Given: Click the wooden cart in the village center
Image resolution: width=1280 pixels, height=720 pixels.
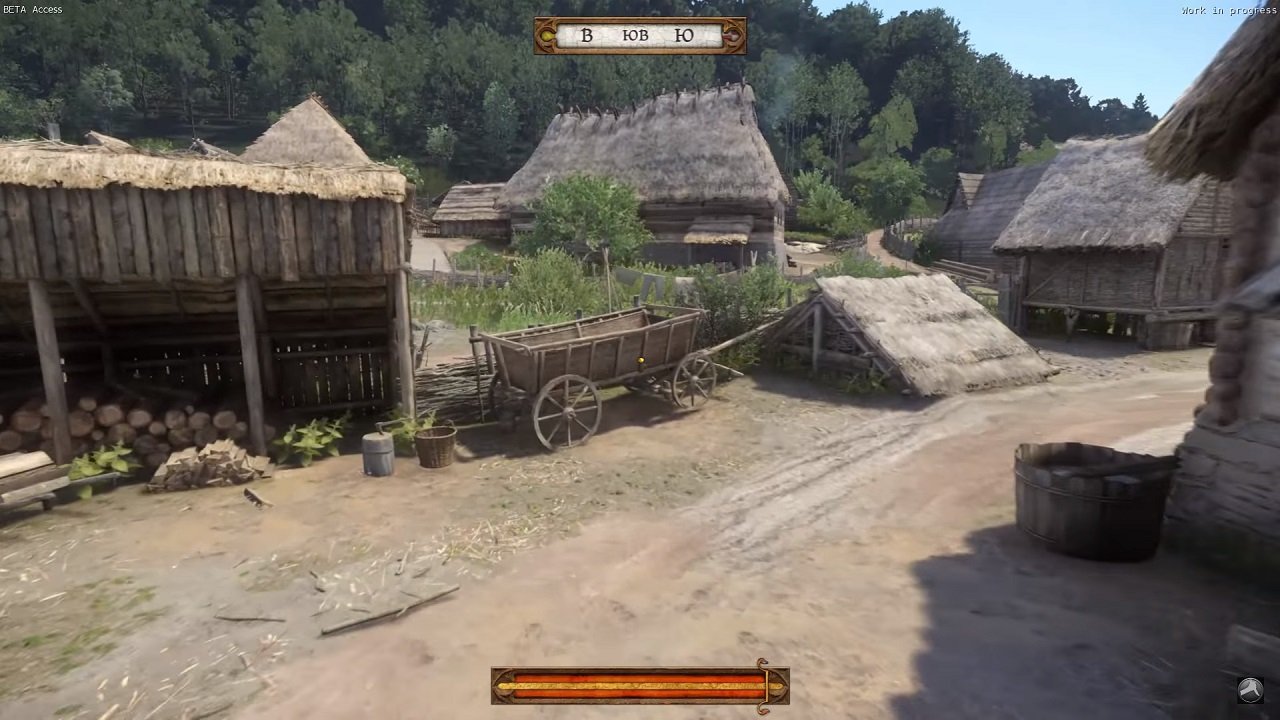Looking at the screenshot, I should point(590,370).
